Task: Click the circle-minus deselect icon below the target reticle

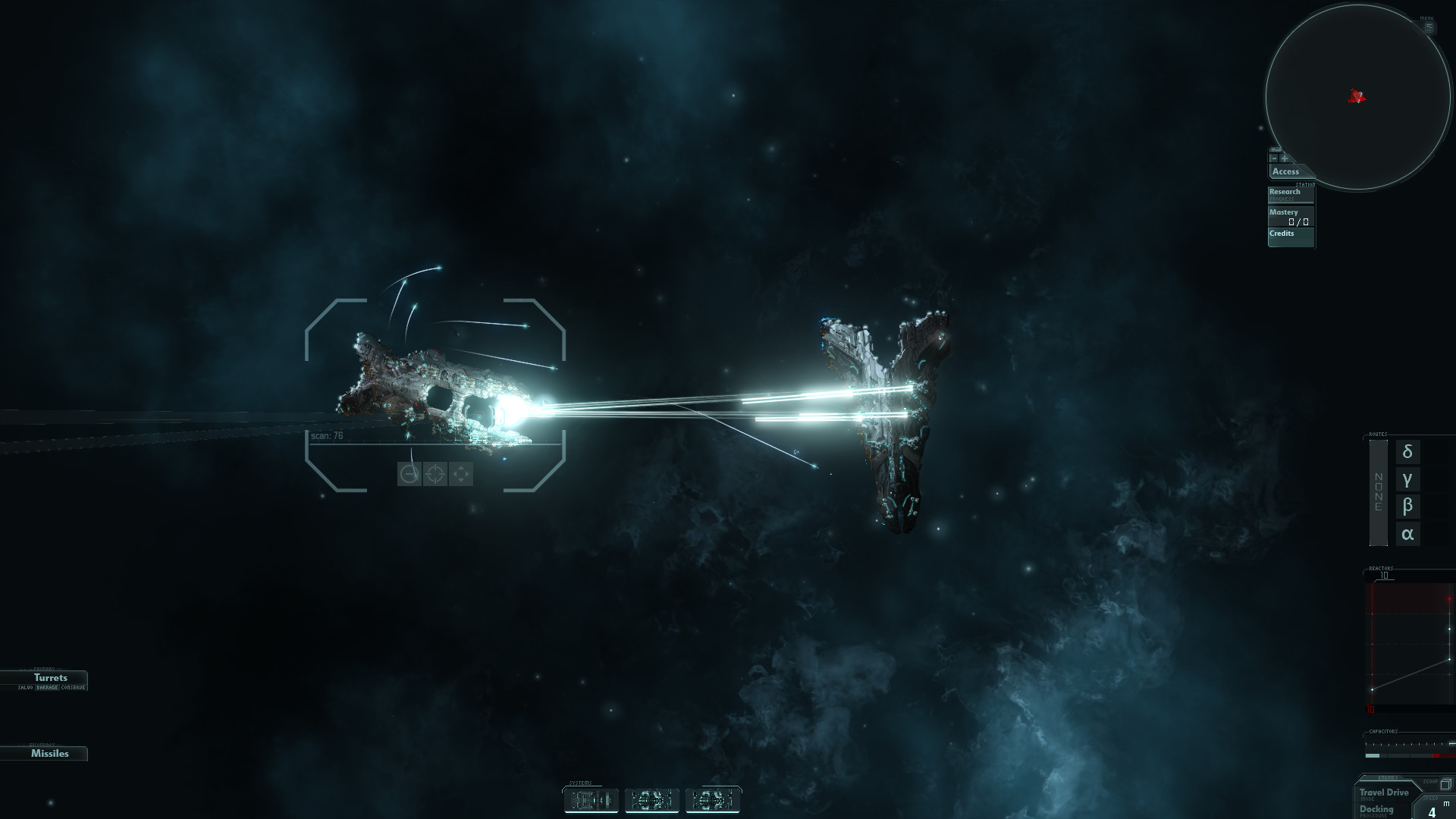Action: click(x=410, y=475)
